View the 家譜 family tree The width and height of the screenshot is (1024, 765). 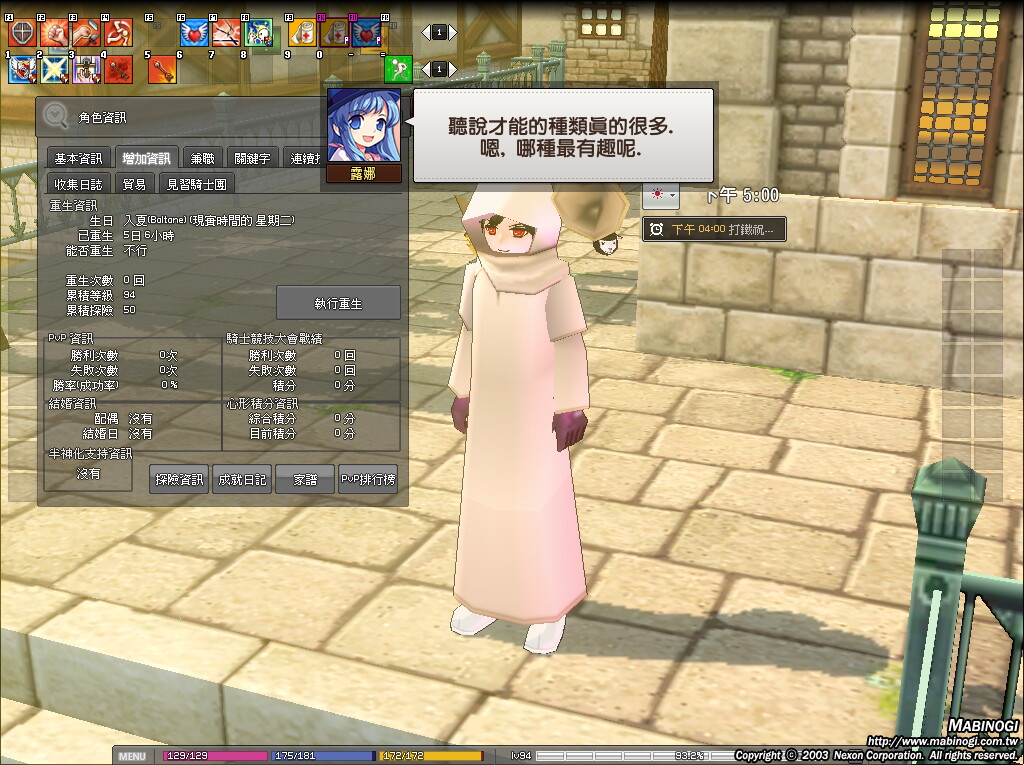[x=305, y=480]
